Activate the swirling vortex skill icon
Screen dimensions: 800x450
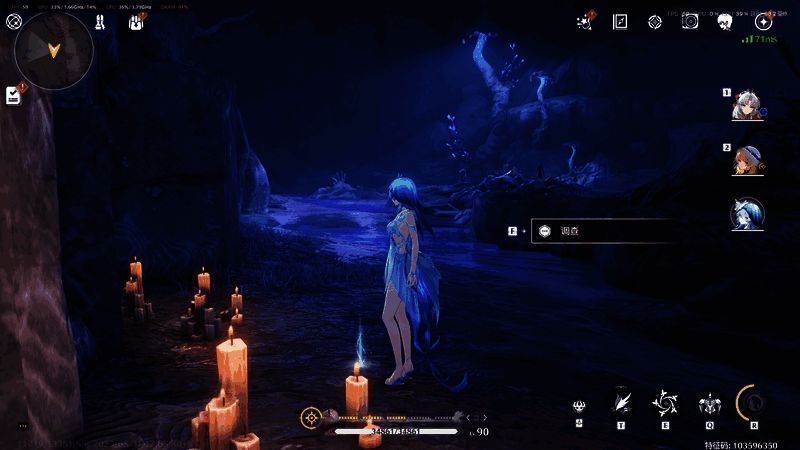coord(665,402)
